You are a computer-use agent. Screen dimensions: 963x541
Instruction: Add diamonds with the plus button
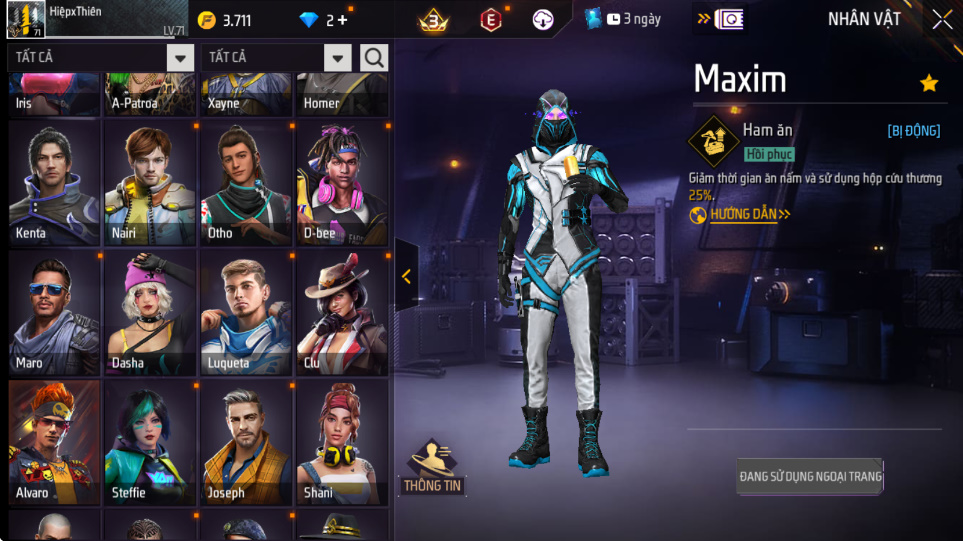pos(343,20)
